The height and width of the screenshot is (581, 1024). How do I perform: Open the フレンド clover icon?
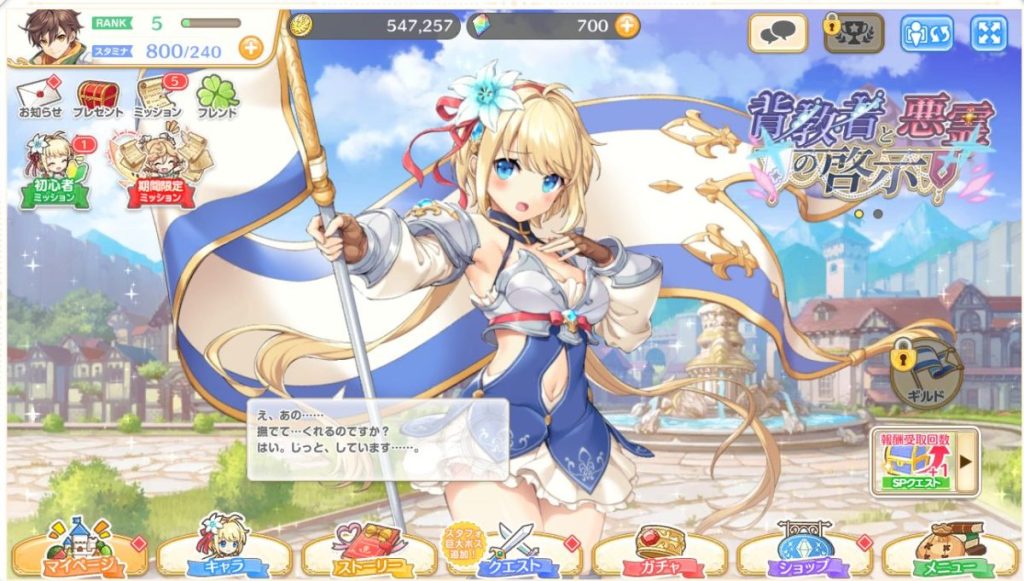[217, 97]
